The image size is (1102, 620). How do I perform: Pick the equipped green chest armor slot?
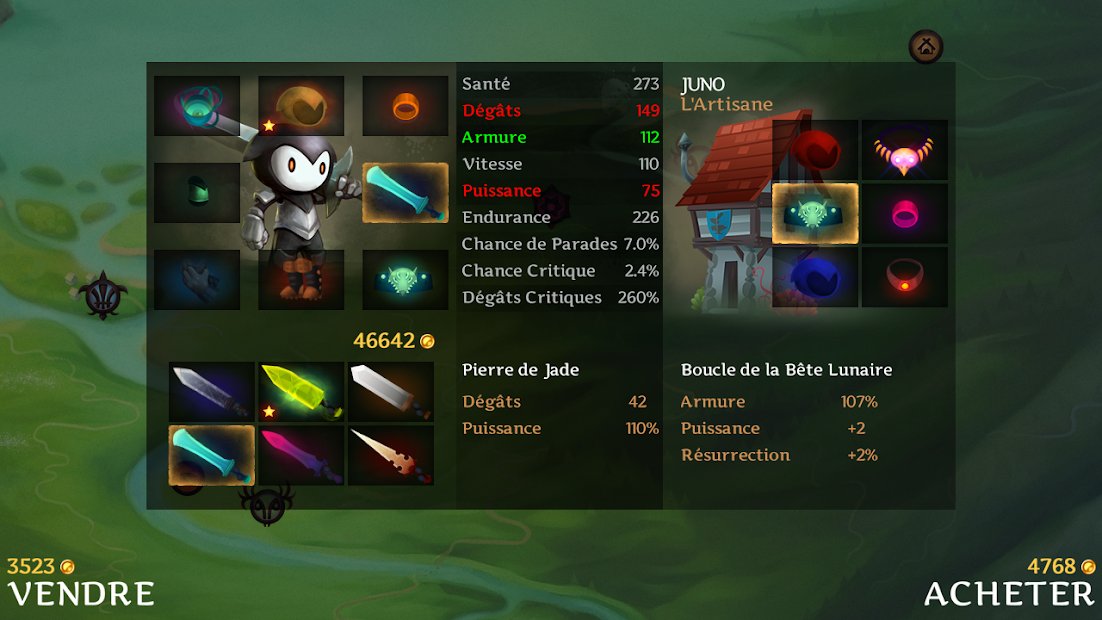[197, 193]
